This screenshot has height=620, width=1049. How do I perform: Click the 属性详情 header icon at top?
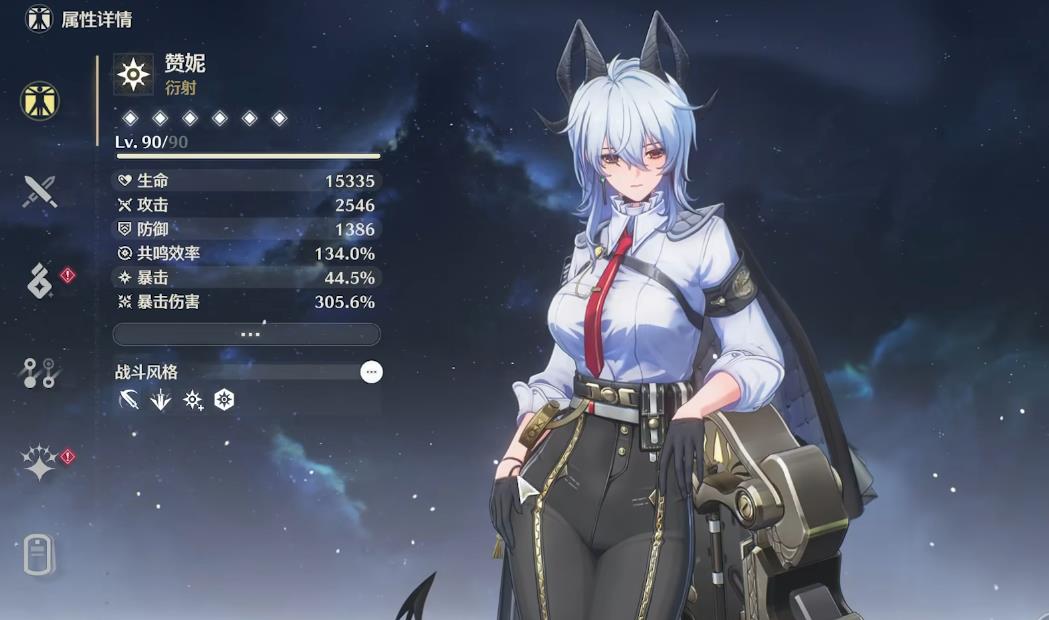(x=39, y=19)
